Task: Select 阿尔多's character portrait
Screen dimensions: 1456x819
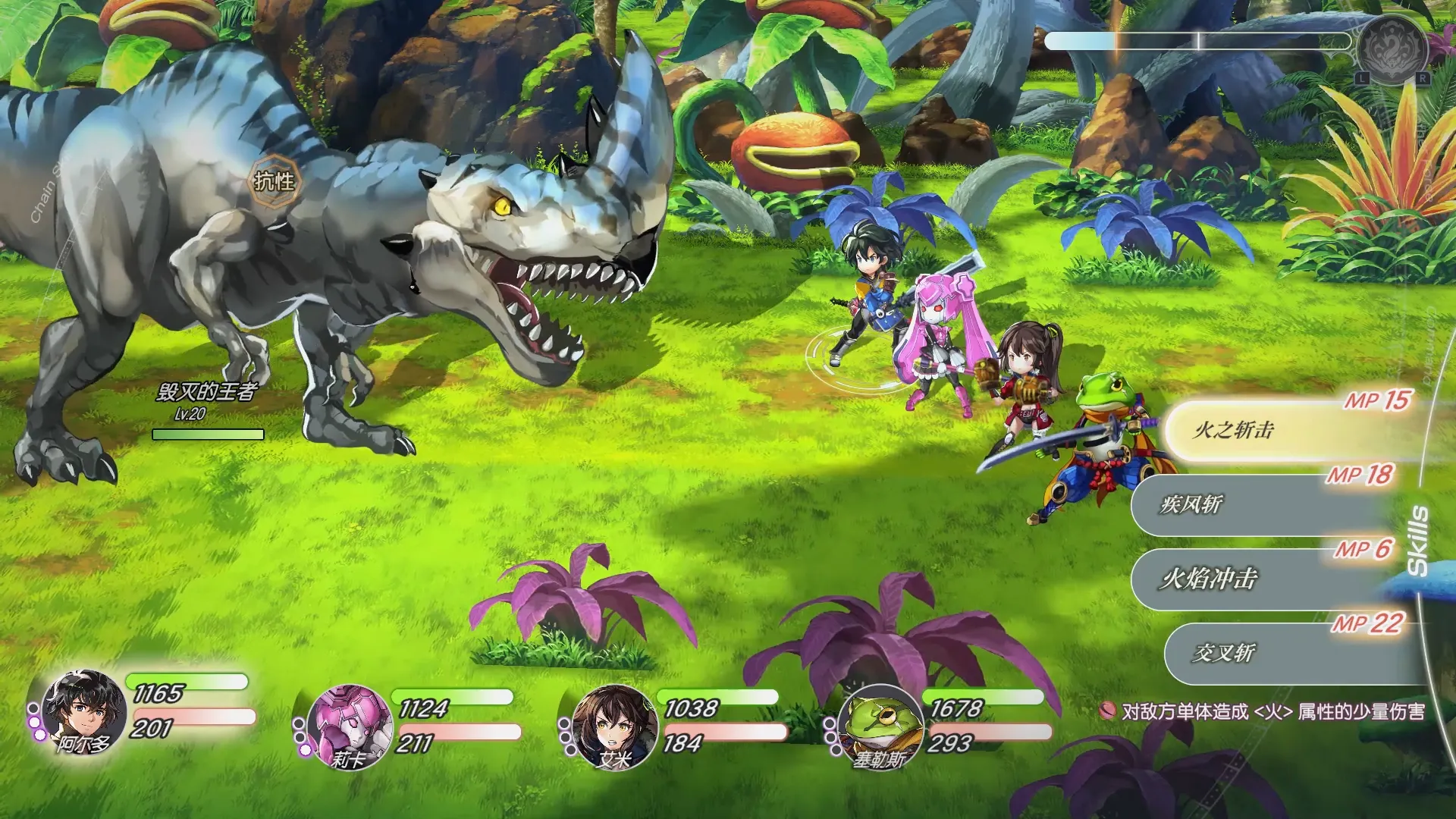Action: pyautogui.click(x=83, y=712)
